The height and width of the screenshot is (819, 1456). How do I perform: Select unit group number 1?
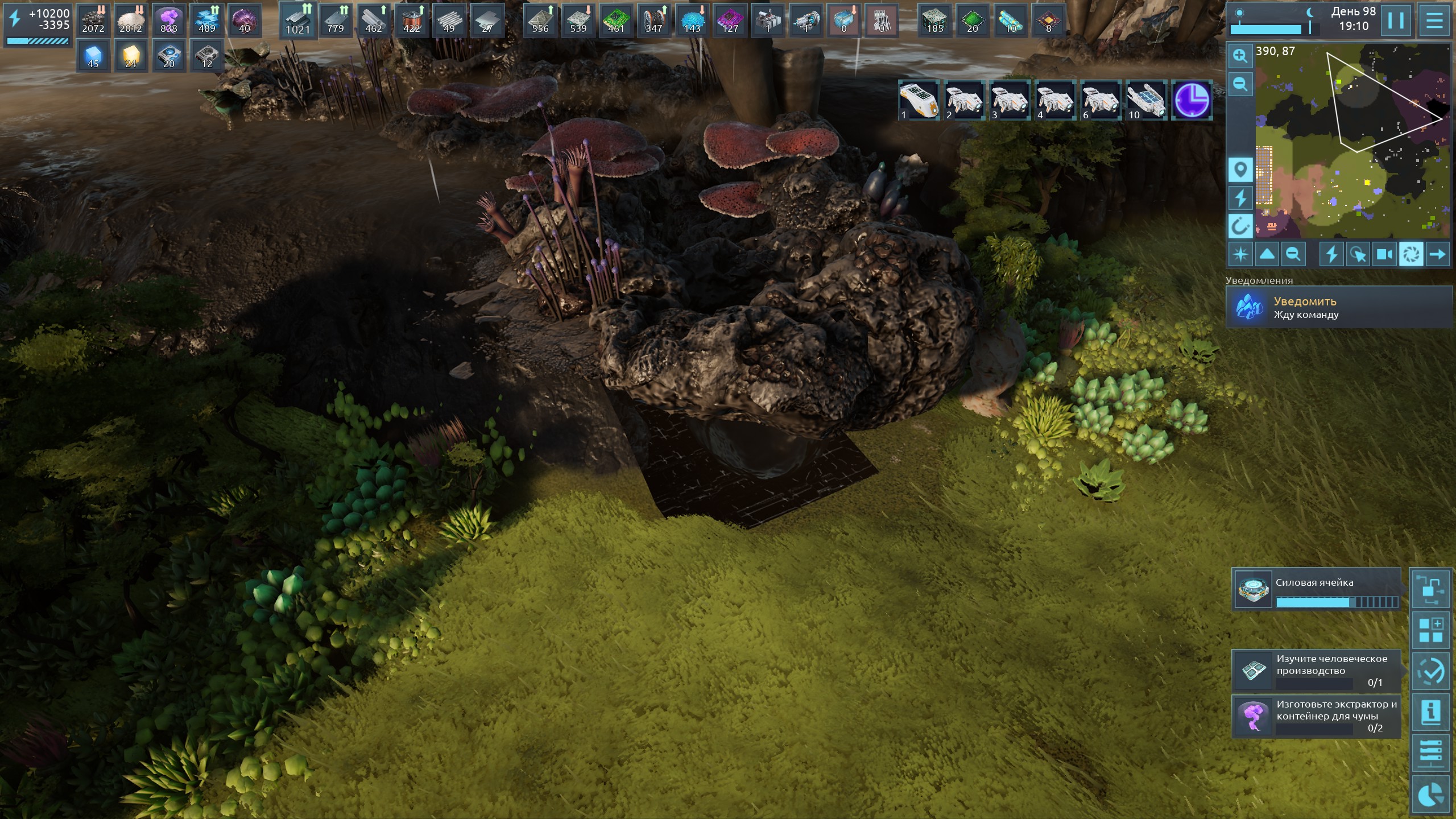[x=919, y=101]
